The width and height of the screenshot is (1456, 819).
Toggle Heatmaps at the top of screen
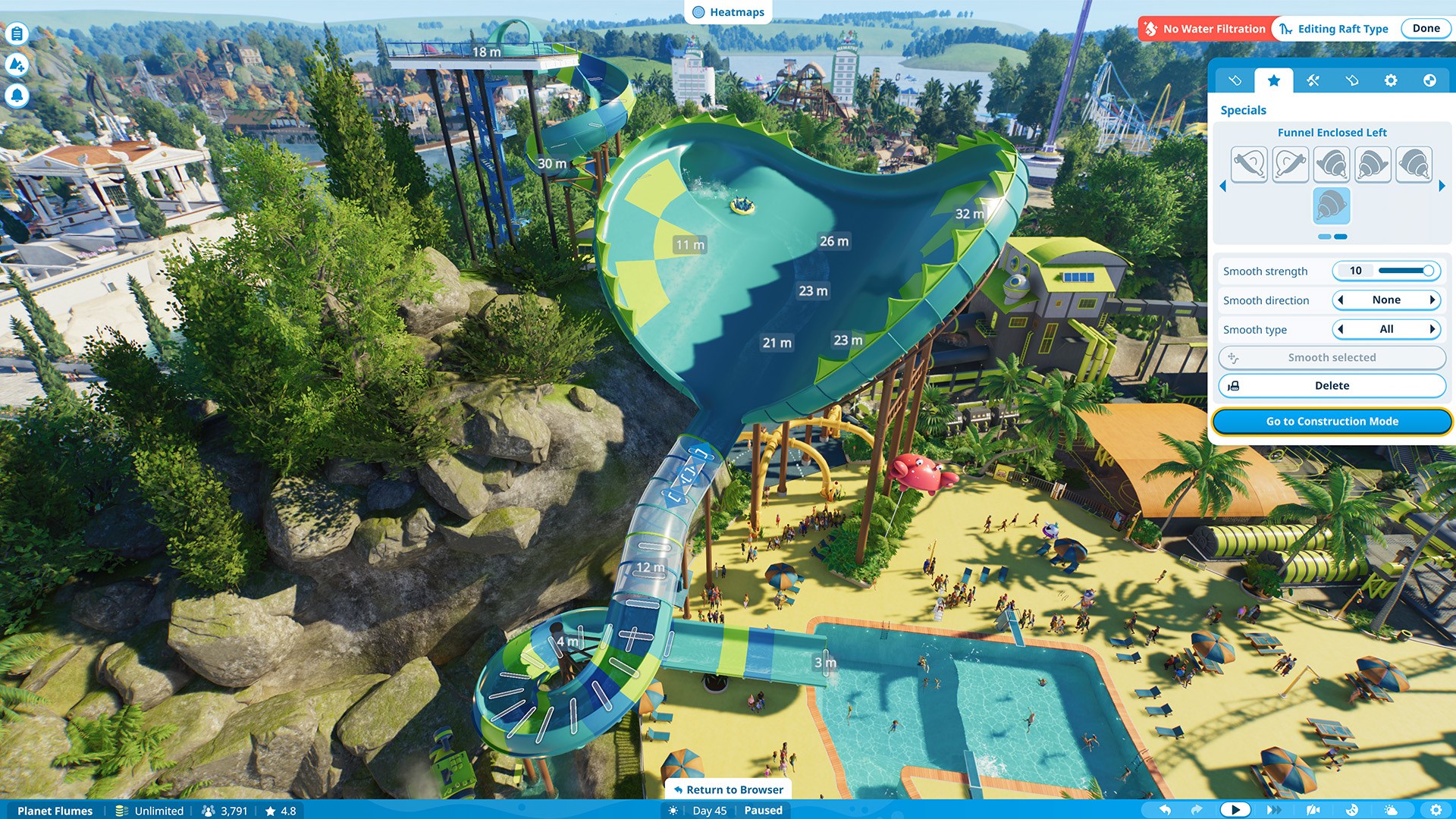(727, 12)
